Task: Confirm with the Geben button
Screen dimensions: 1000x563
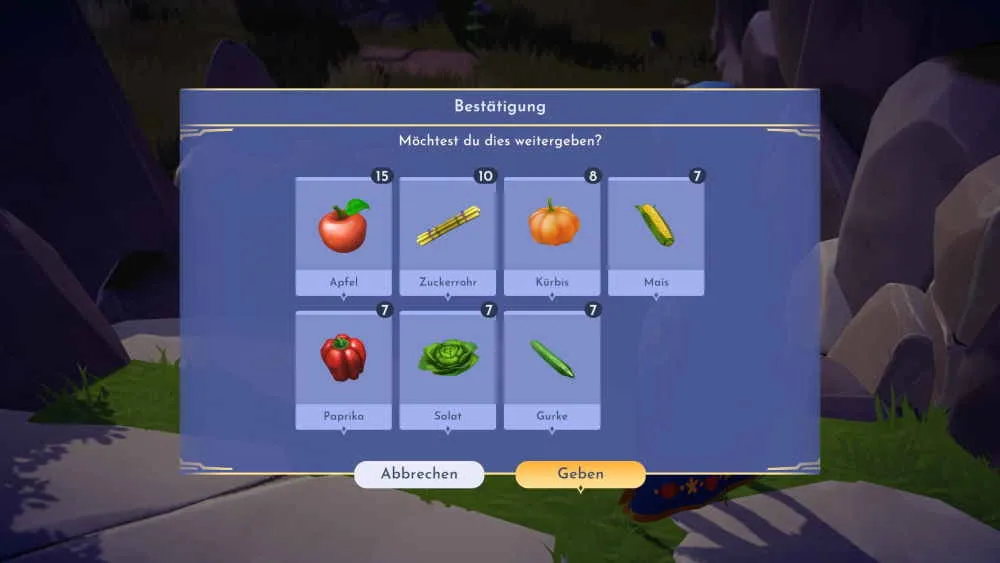Action: pyautogui.click(x=580, y=474)
